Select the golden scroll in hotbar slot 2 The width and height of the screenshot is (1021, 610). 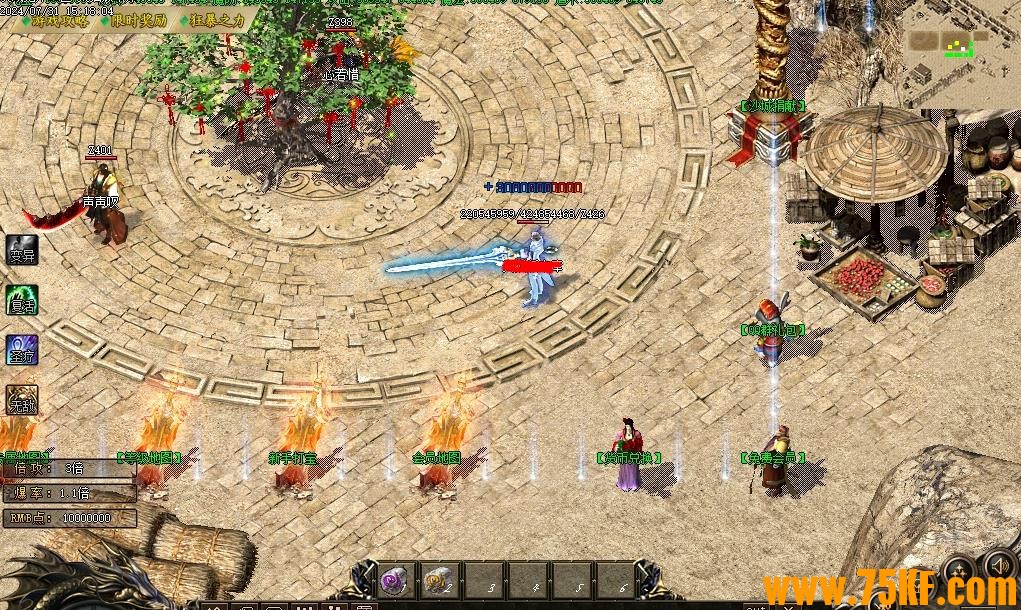tap(437, 579)
